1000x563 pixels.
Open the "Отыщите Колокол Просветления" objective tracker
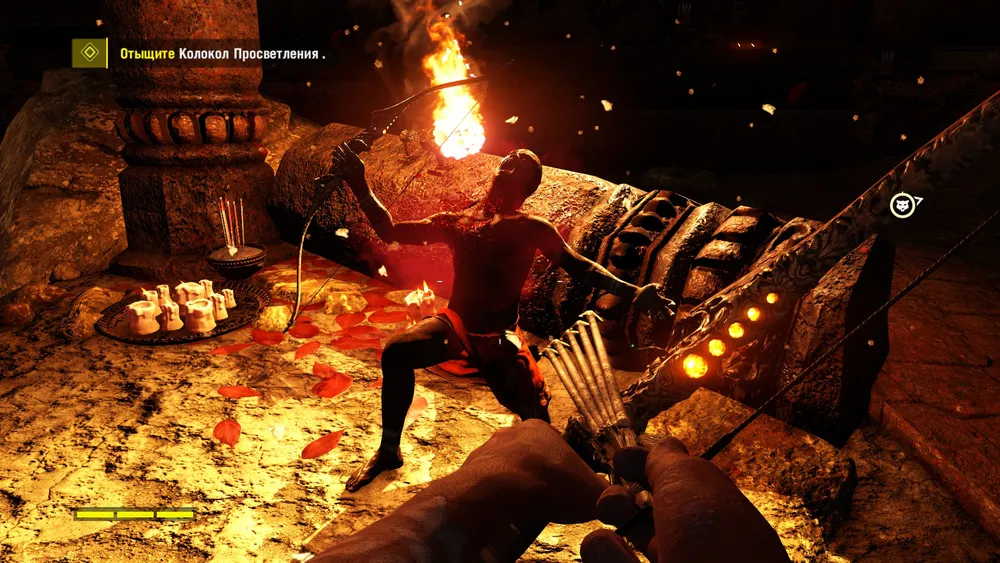(x=222, y=54)
